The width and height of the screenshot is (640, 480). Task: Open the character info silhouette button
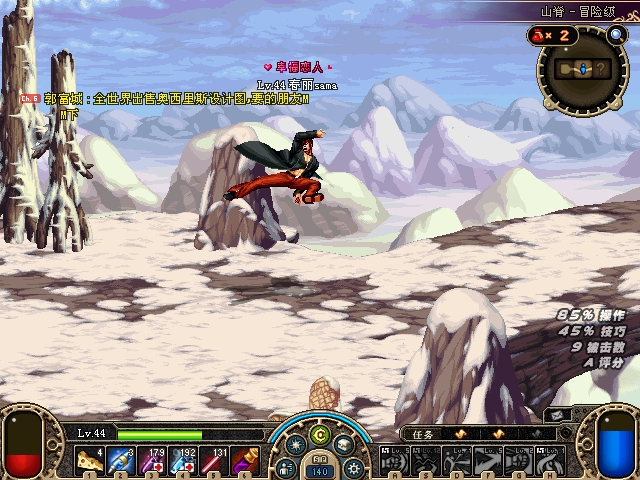287,466
